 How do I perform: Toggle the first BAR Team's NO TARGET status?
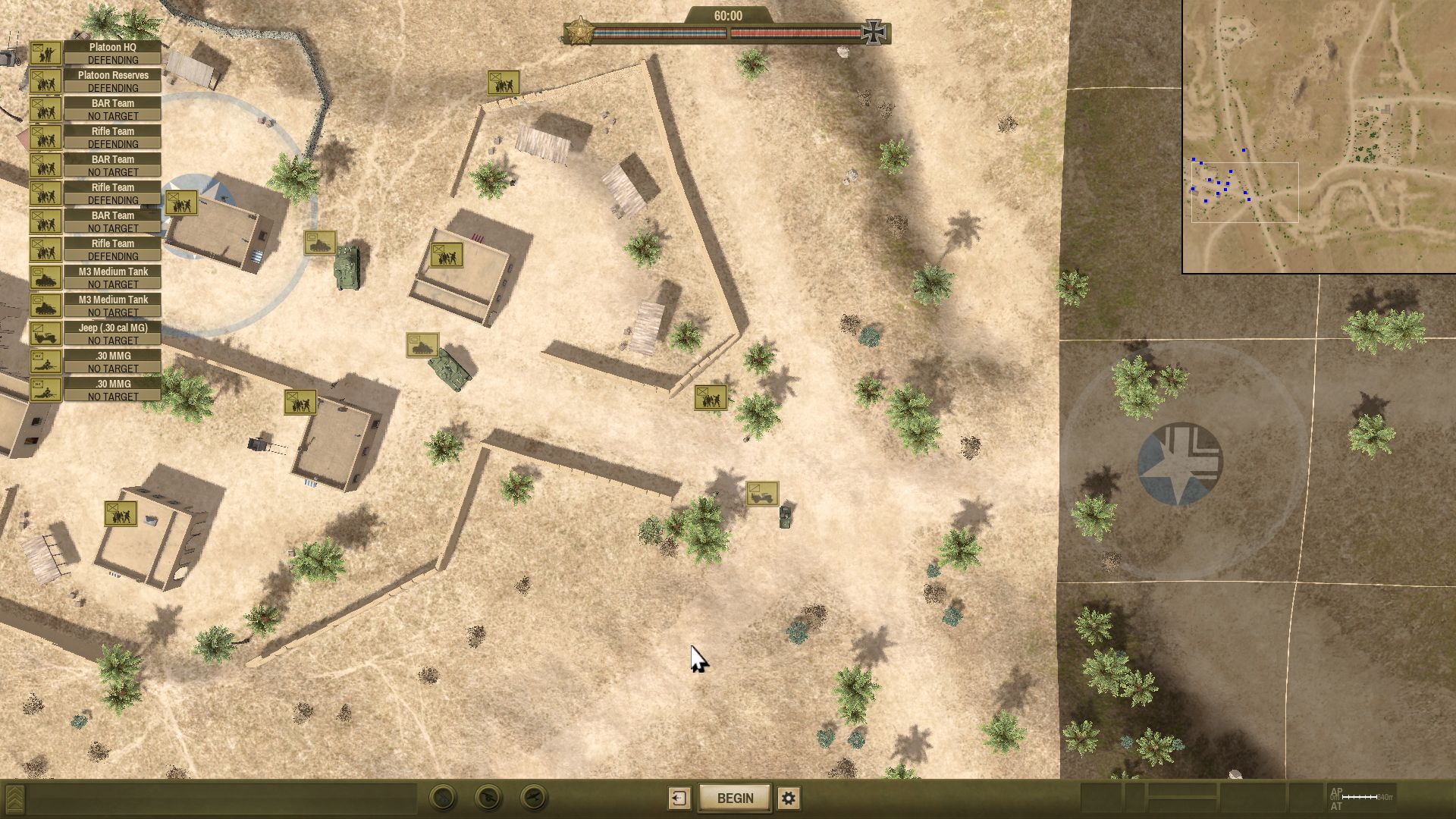coord(112,116)
